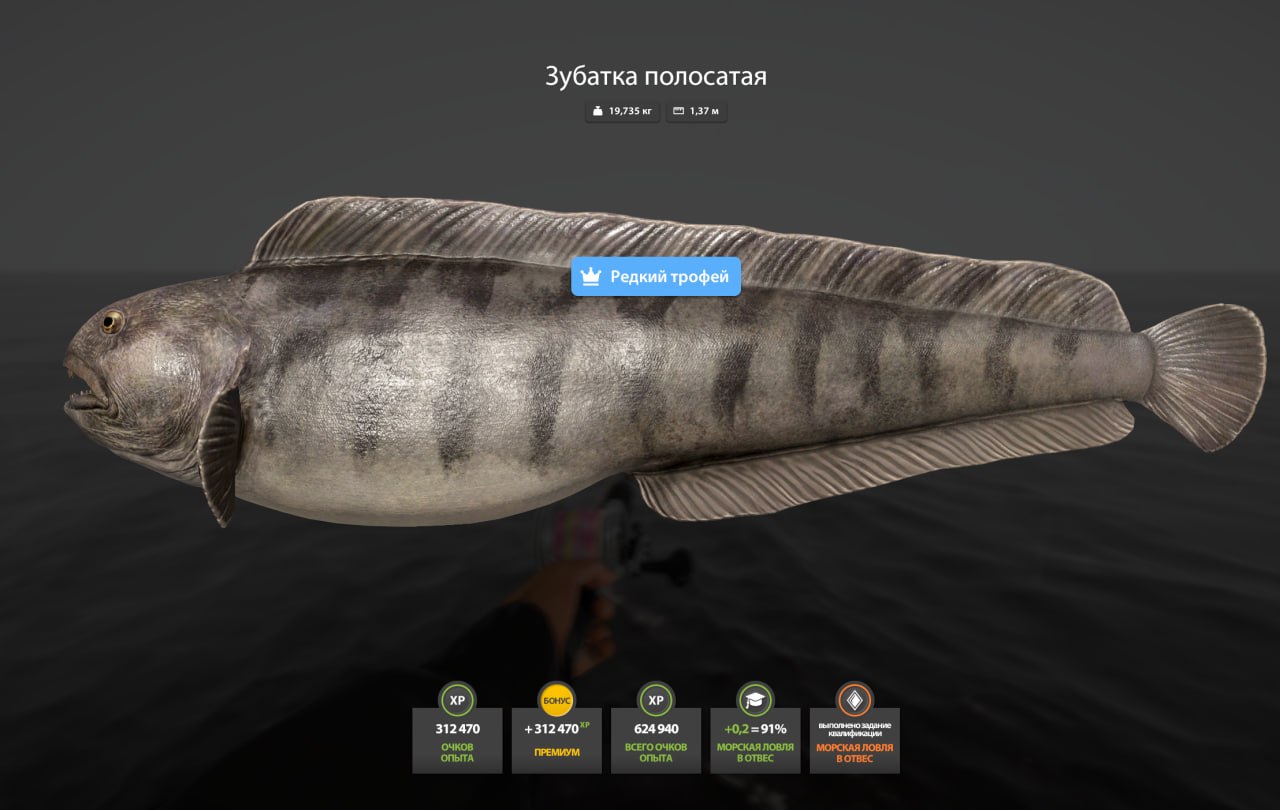Click the XP circle above 624 940
The width and height of the screenshot is (1280, 810).
pos(656,701)
